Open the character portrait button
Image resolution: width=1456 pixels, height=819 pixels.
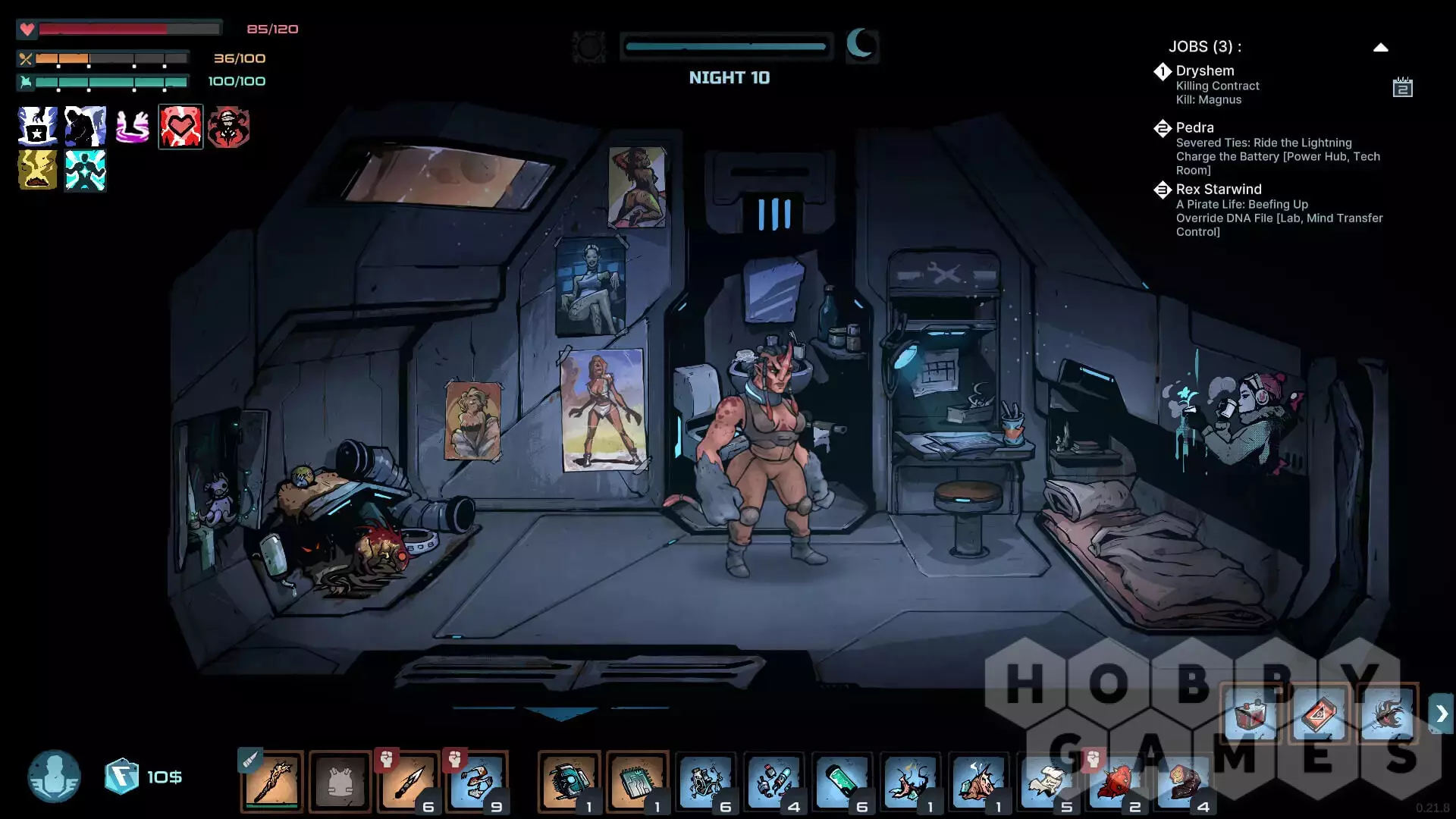click(54, 777)
